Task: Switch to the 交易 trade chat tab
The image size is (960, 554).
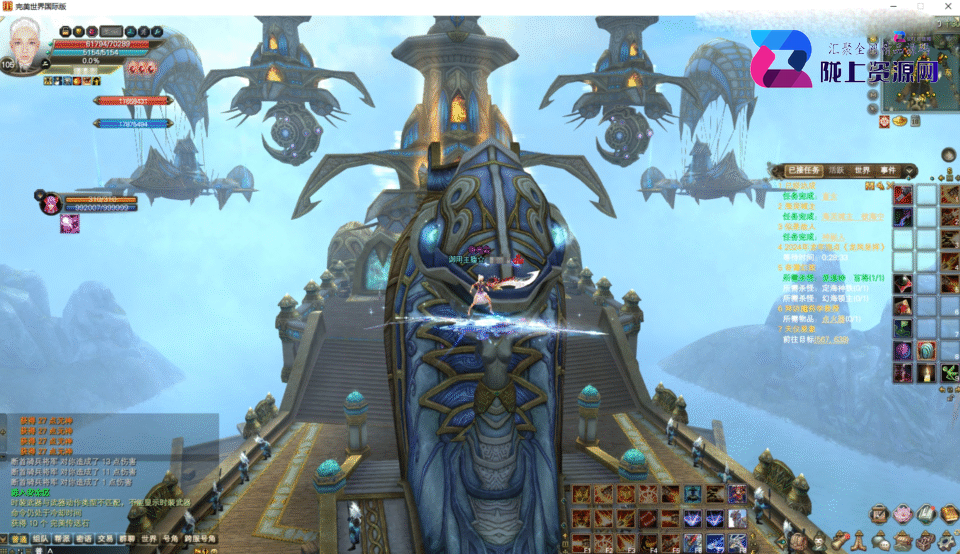Action: [x=105, y=539]
